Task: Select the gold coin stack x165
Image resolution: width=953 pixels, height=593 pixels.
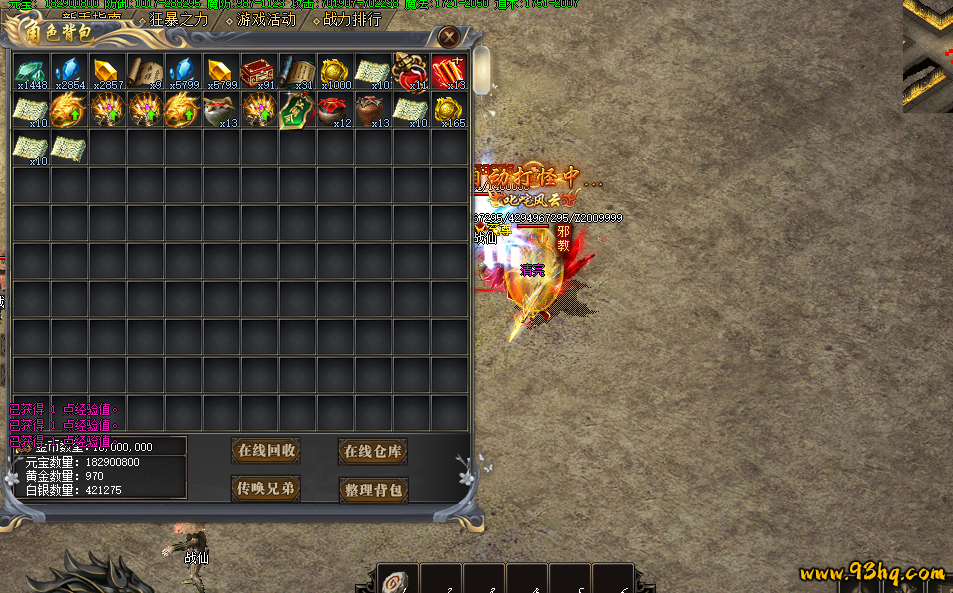Action: click(449, 110)
